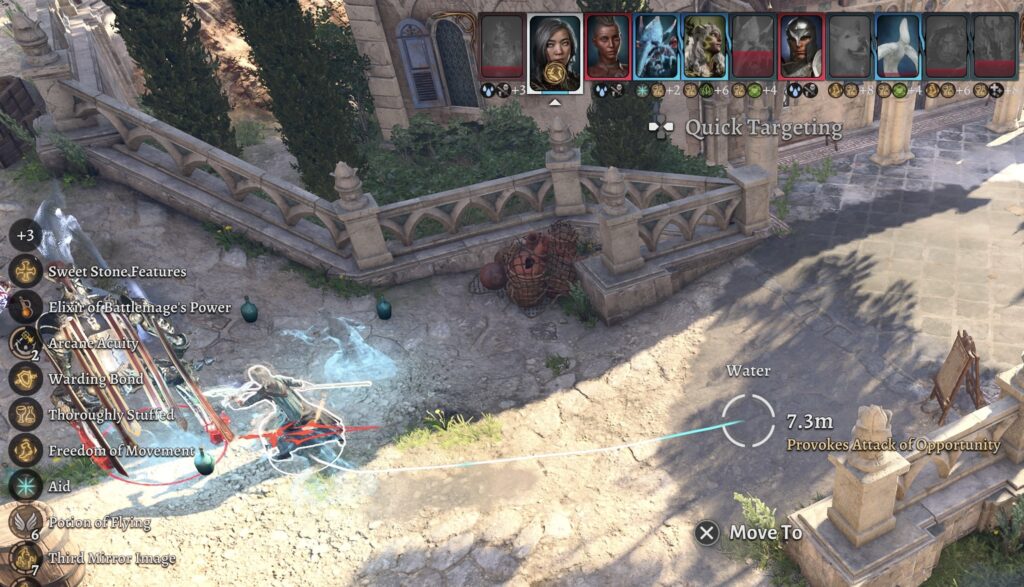Show the Arcane Acuity status icon
Screen dimensions: 1024x587
[x=25, y=343]
